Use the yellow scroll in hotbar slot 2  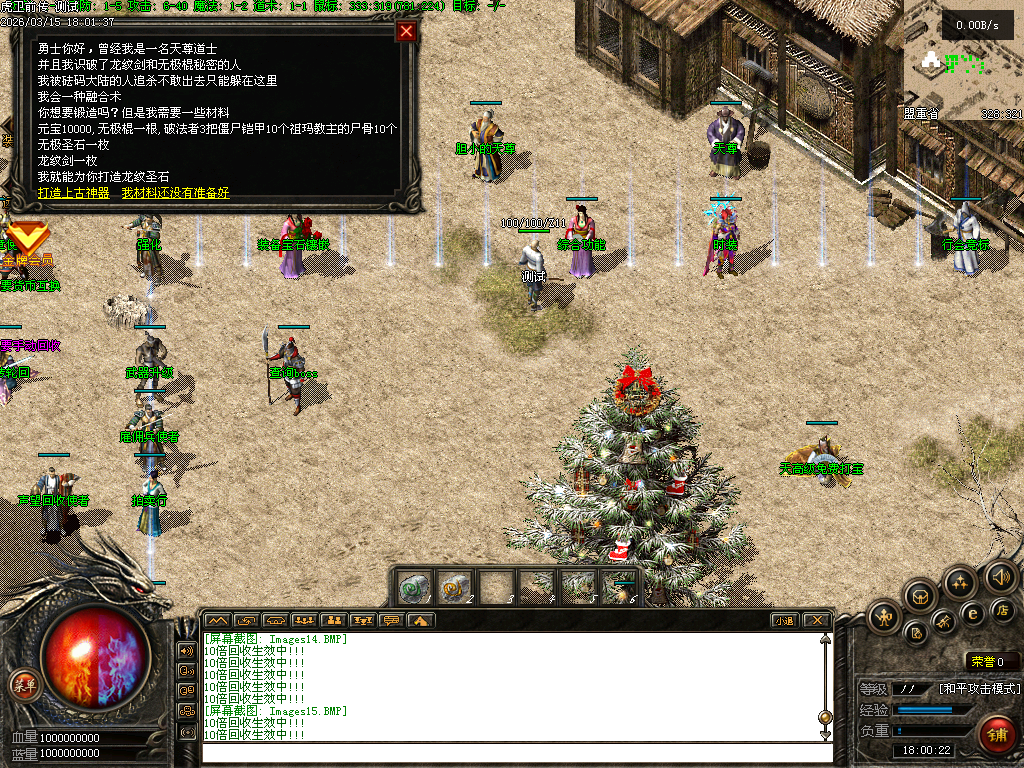point(455,587)
